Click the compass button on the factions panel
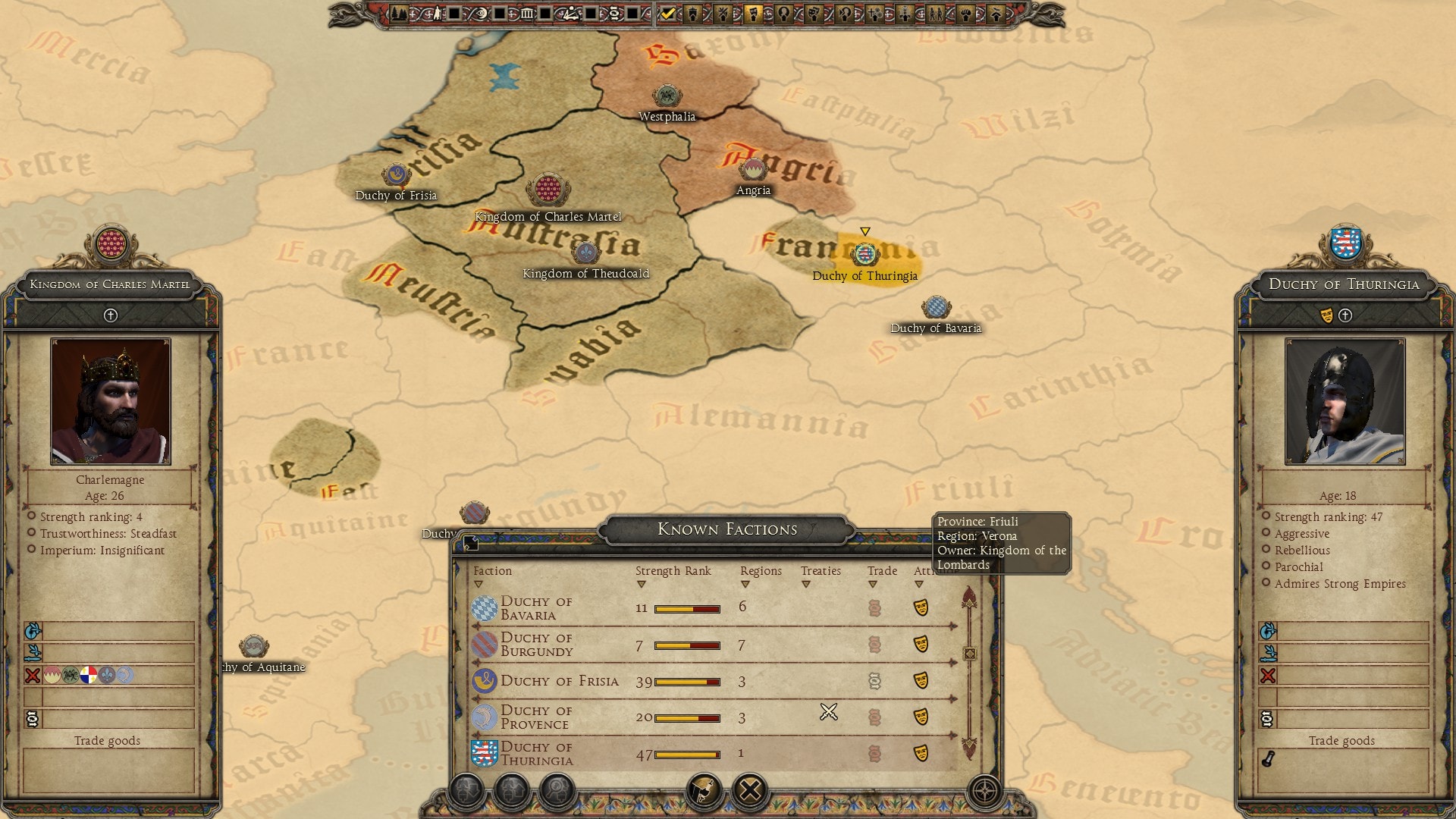The width and height of the screenshot is (1456, 819). 984,791
